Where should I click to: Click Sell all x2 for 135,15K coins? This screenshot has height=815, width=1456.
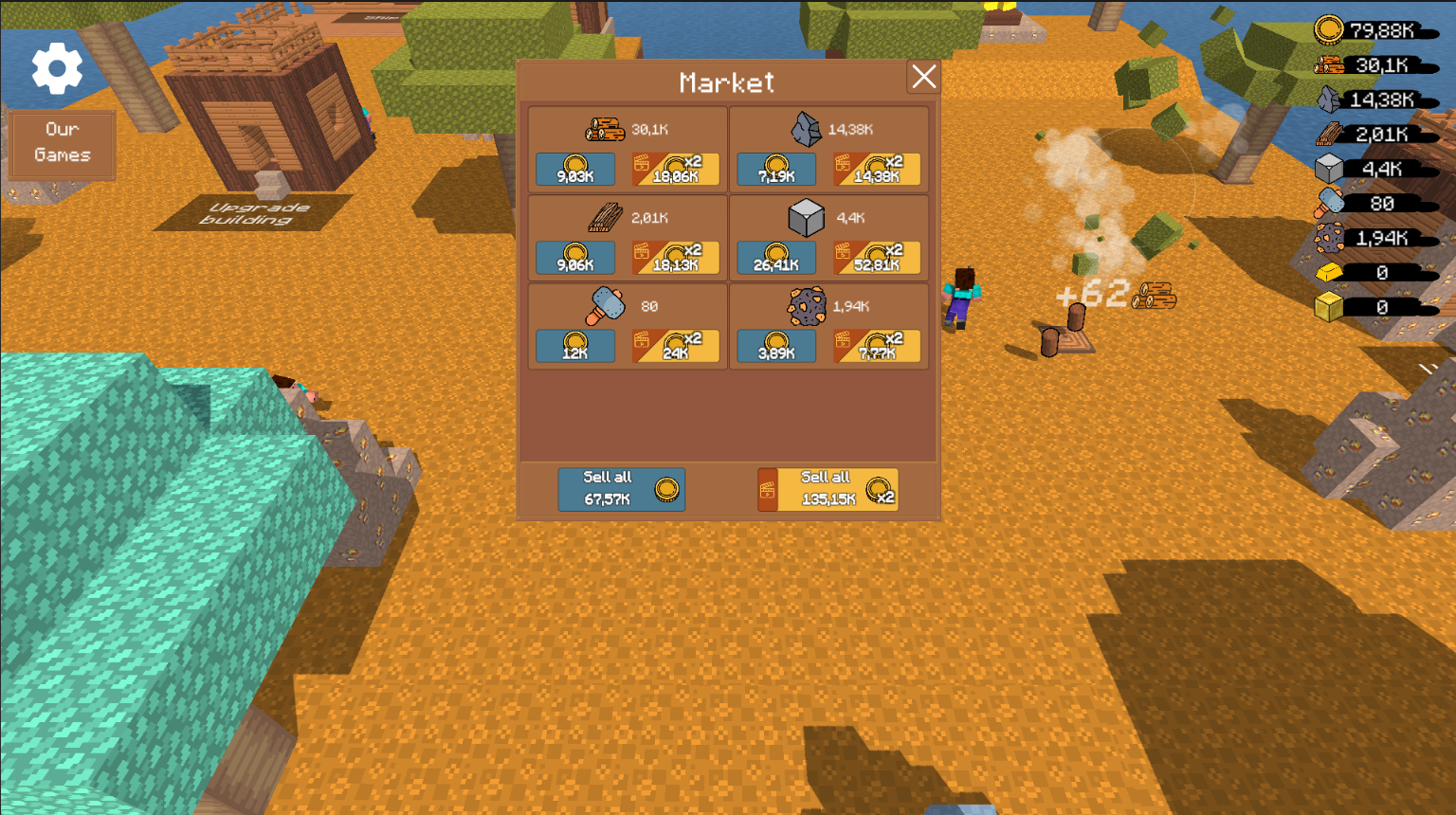827,489
